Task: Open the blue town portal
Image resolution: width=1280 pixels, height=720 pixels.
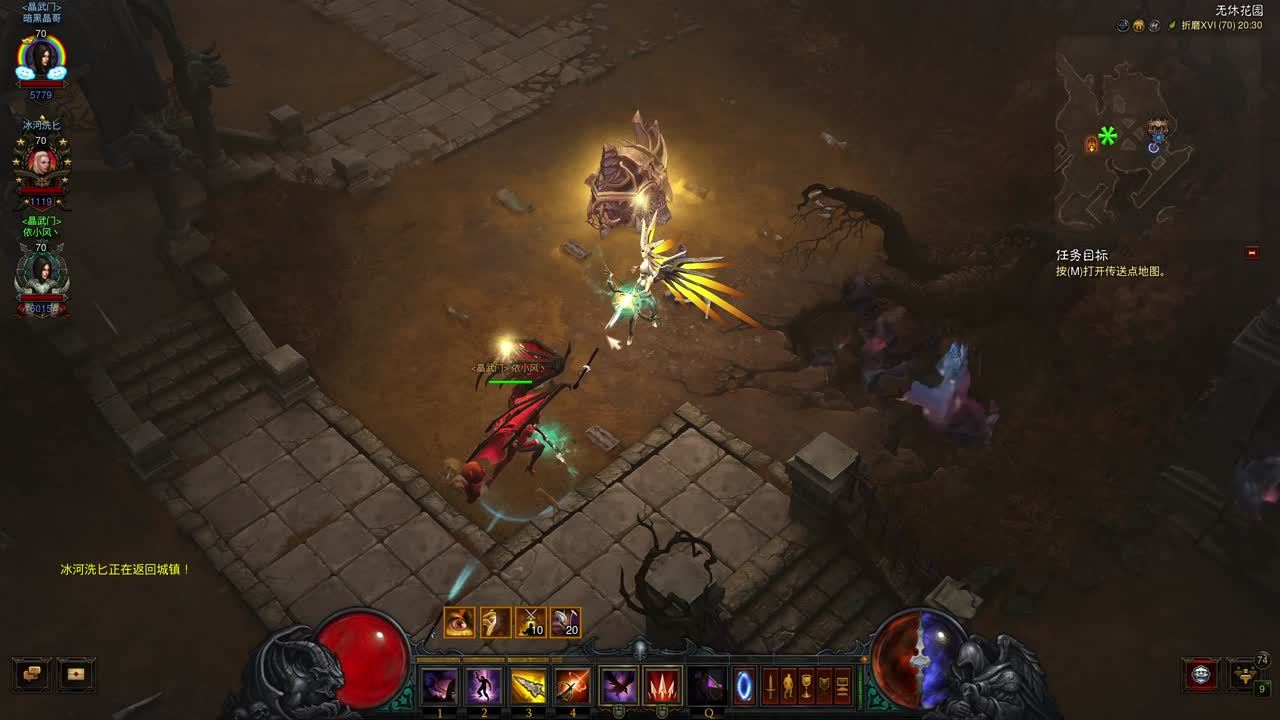Action: point(745,686)
